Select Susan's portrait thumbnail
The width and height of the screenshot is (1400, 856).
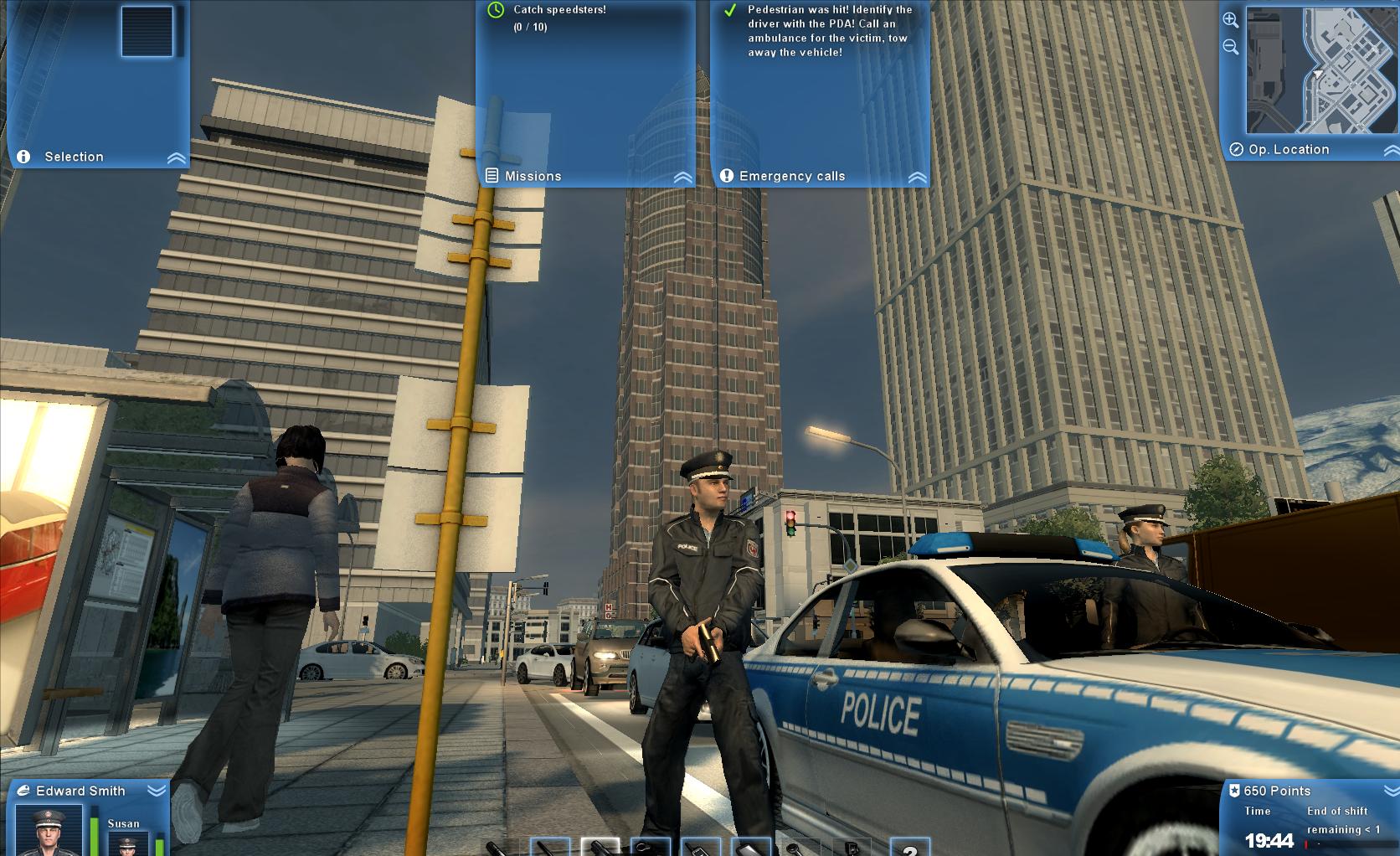[x=126, y=846]
